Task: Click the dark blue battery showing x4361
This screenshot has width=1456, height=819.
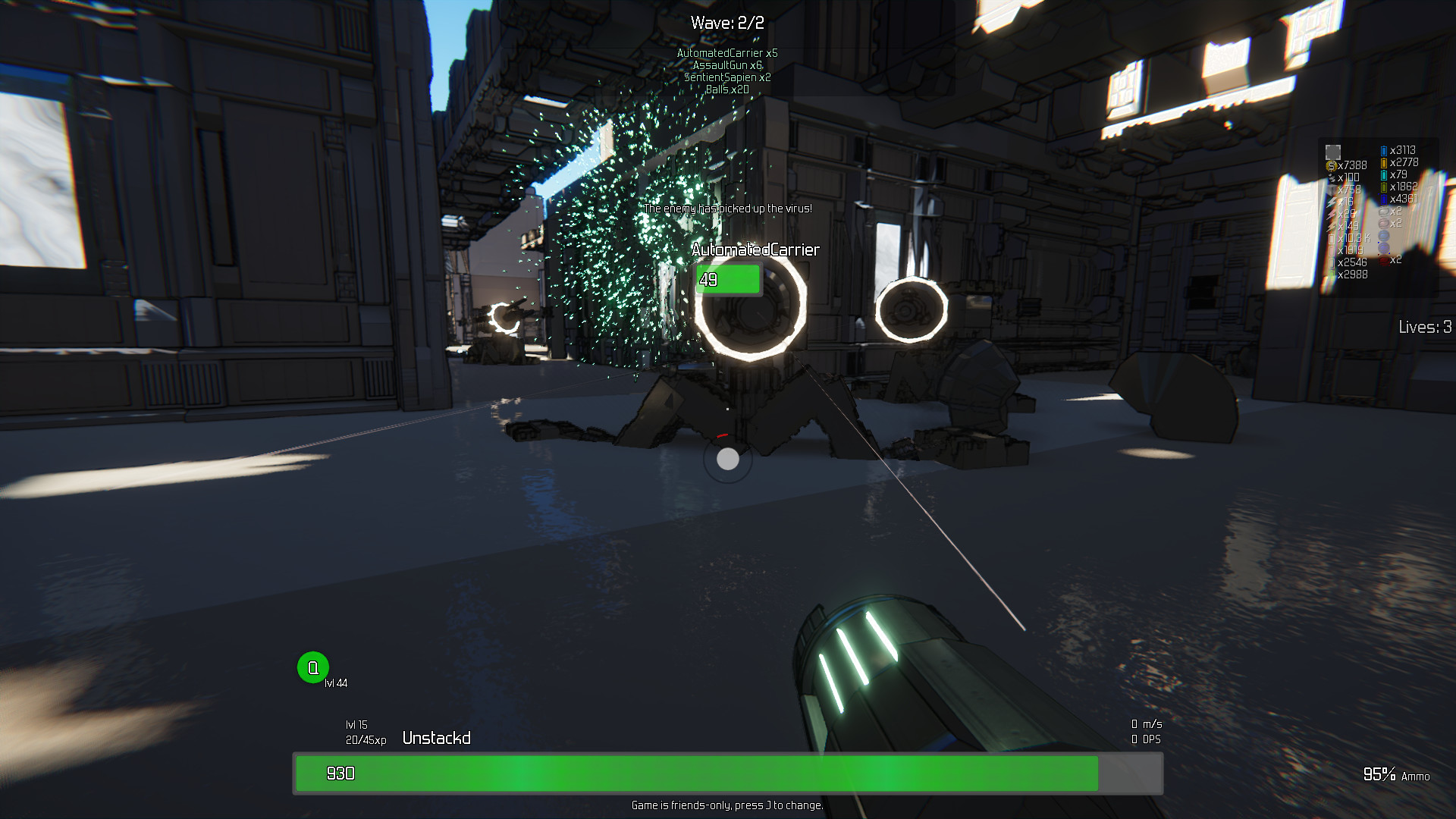Action: (x=1384, y=199)
